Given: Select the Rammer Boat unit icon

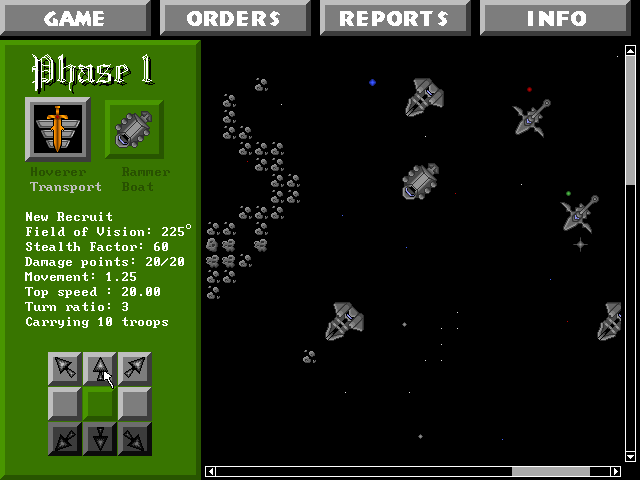Looking at the screenshot, I should pyautogui.click(x=134, y=129).
